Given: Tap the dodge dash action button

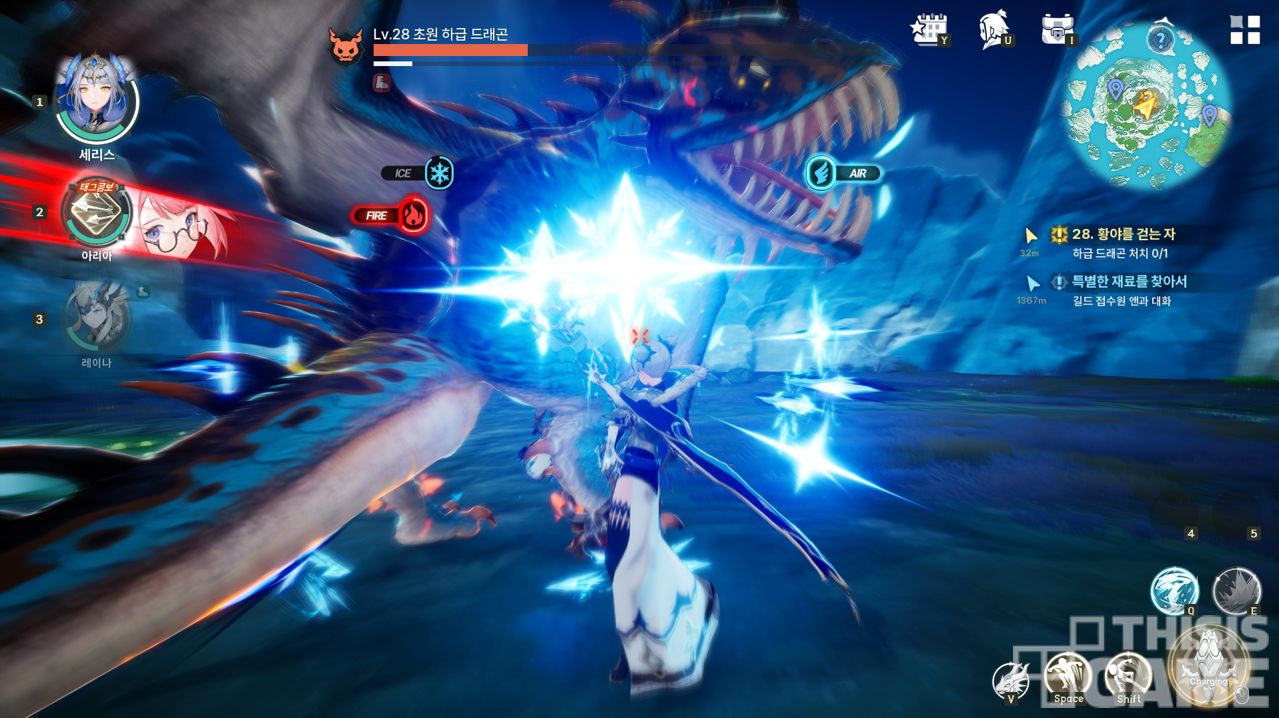Looking at the screenshot, I should coord(1128,677).
